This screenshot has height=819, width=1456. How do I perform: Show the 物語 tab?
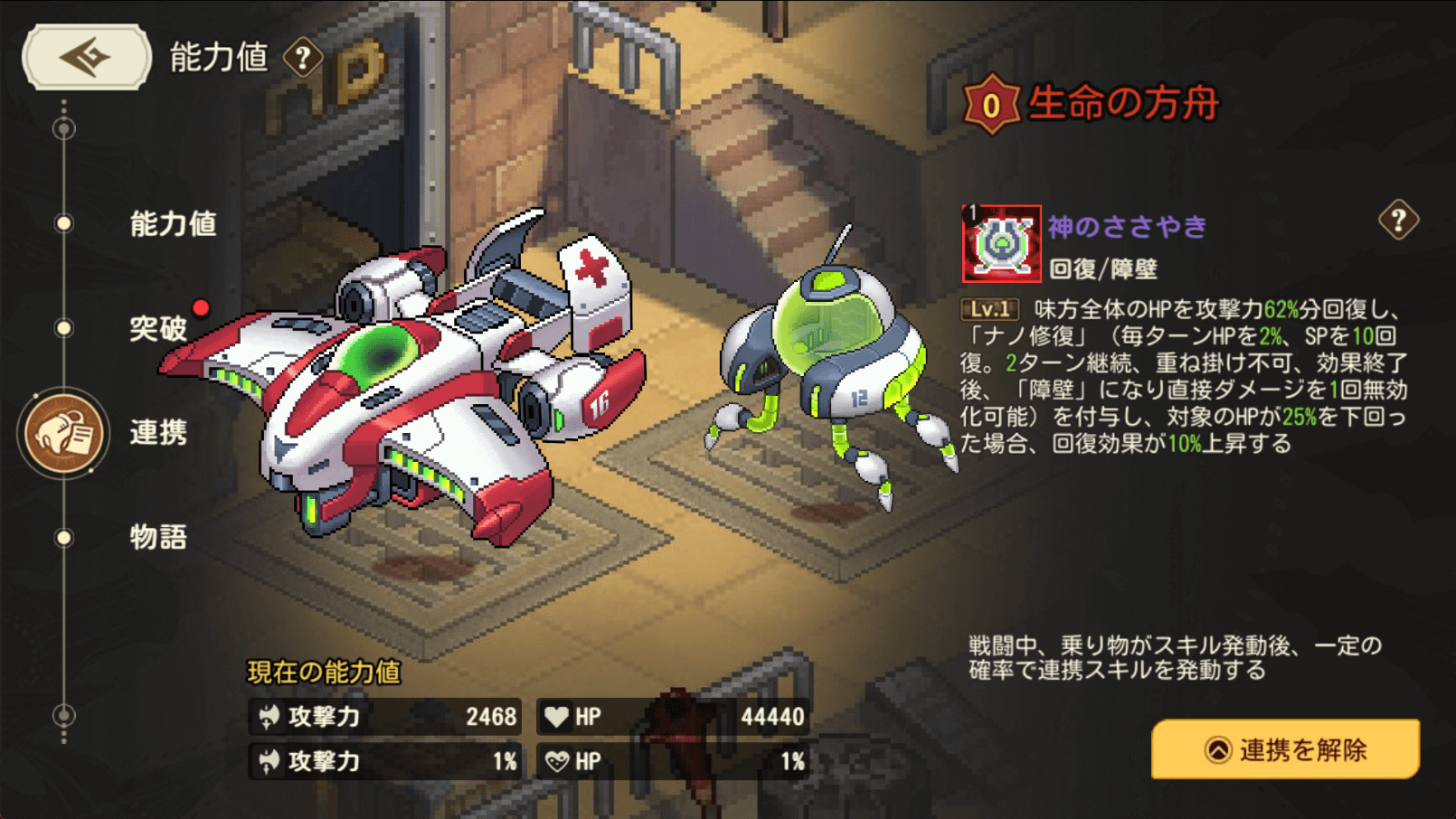[157, 537]
